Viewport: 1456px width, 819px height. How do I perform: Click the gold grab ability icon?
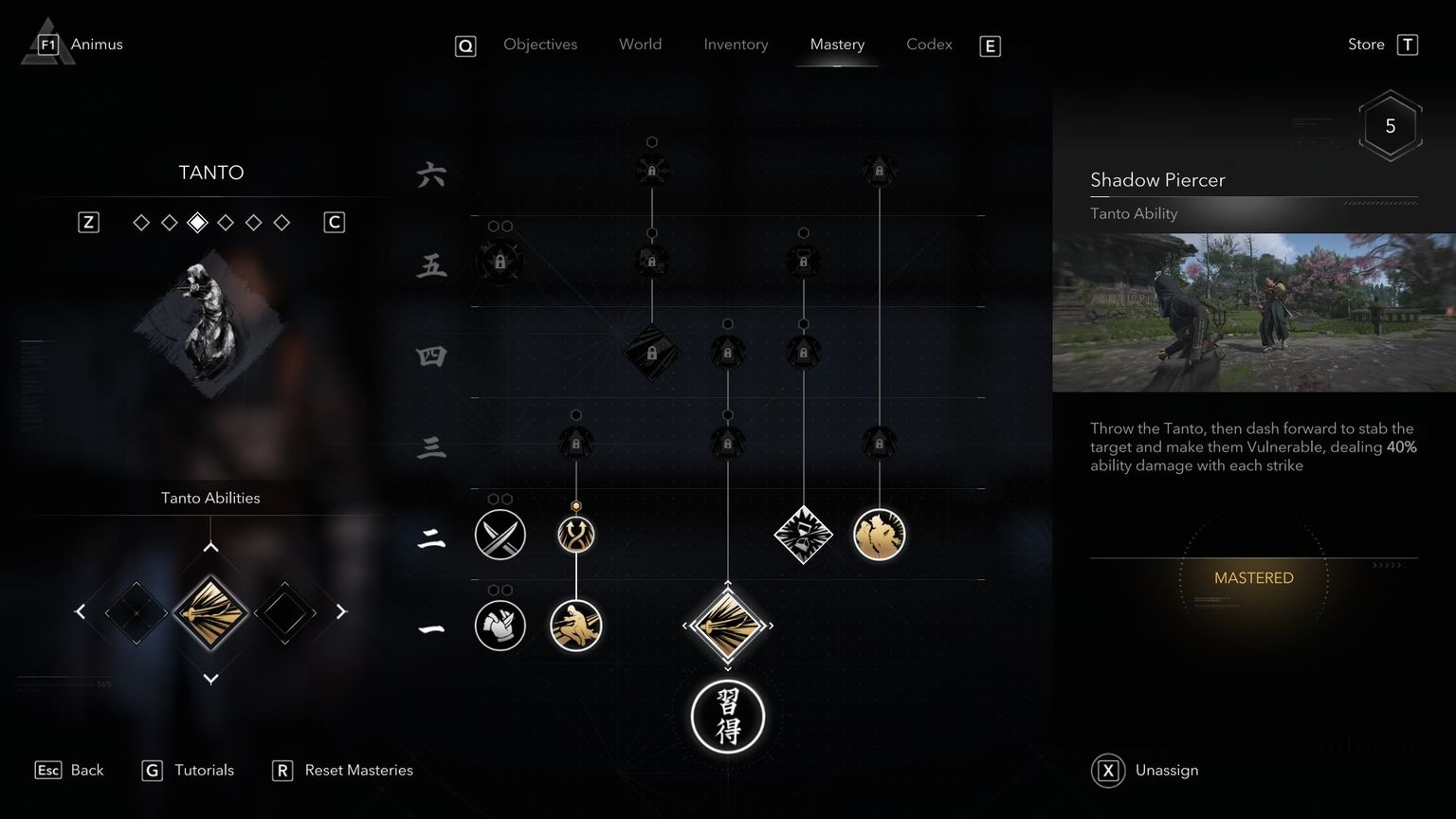(x=879, y=535)
